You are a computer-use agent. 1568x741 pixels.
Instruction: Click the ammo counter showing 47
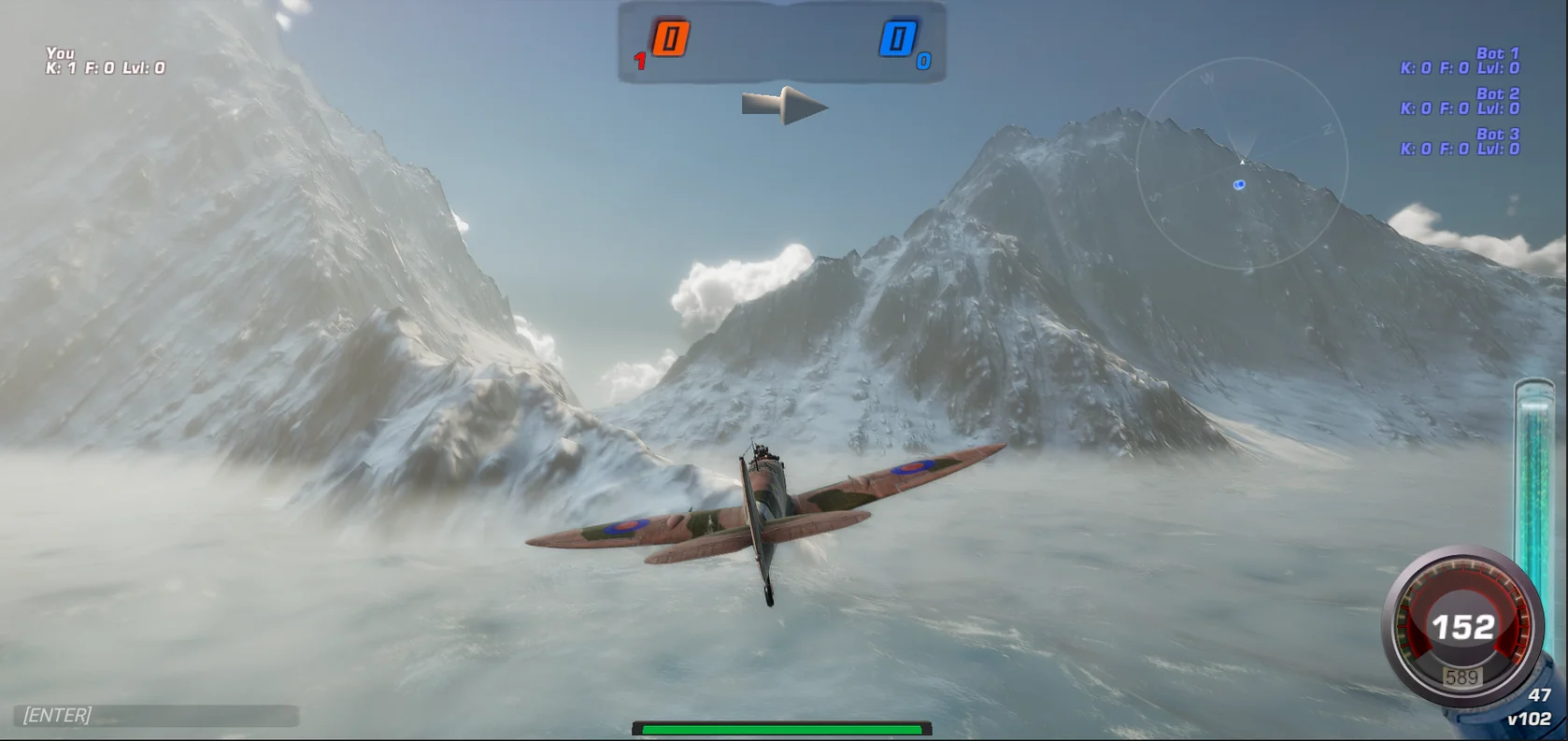1537,696
